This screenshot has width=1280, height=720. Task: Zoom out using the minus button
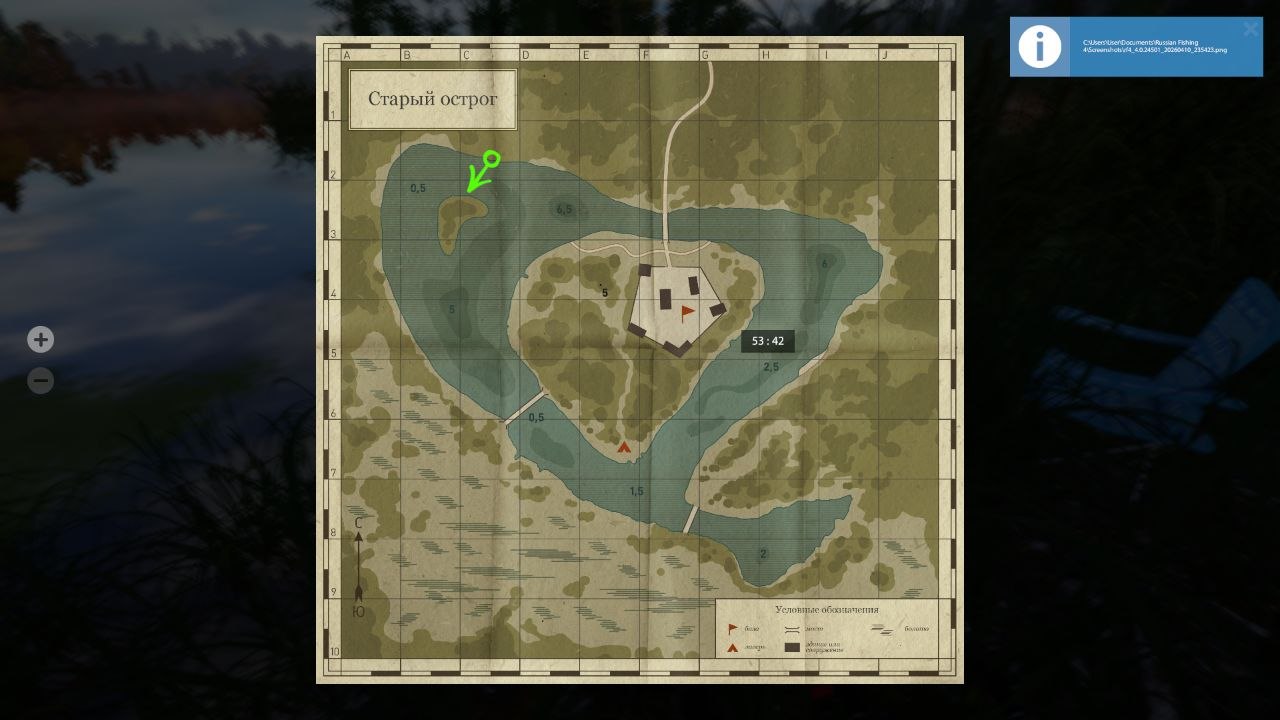click(x=40, y=380)
